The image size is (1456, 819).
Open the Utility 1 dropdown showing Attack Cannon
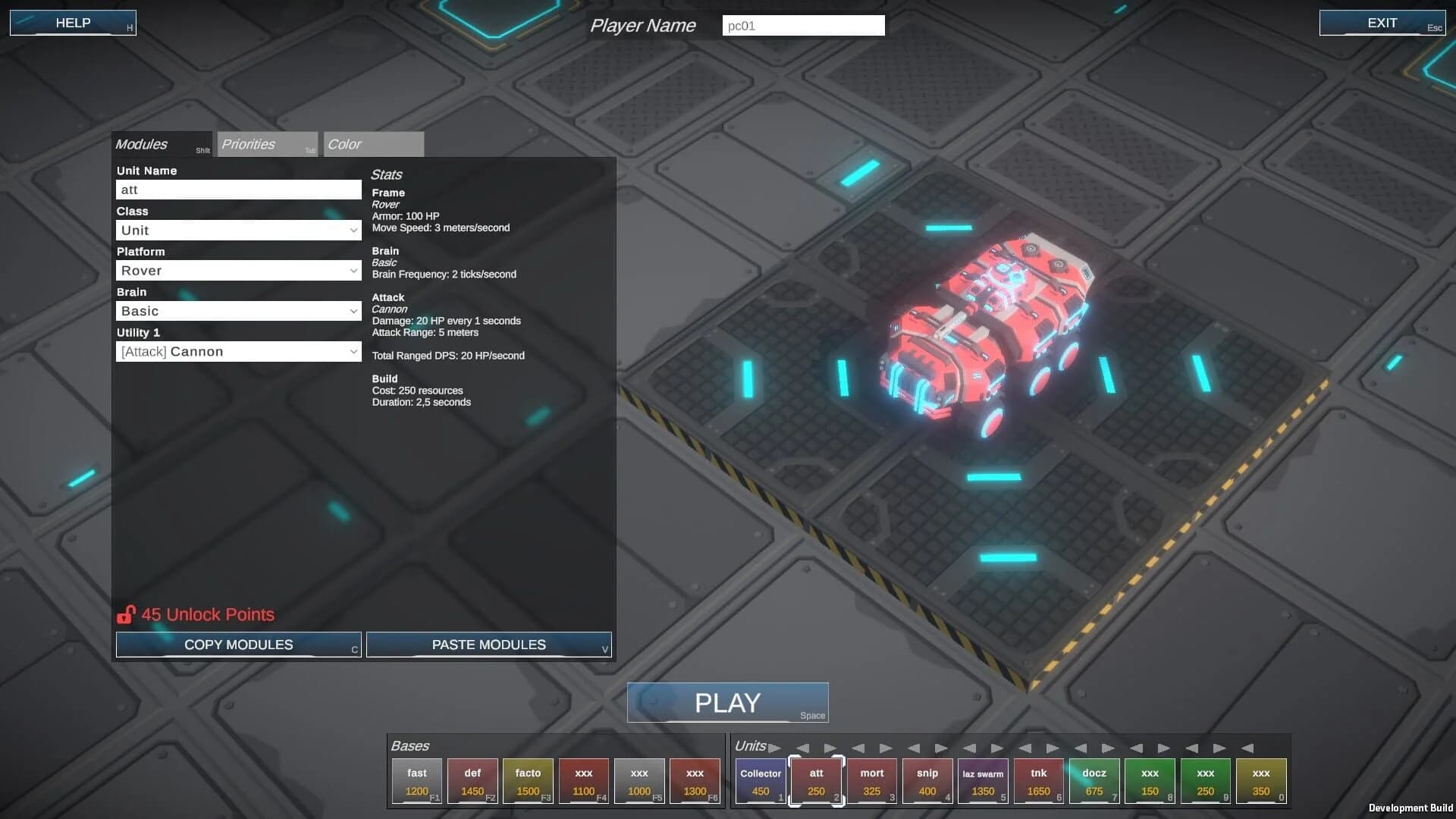click(237, 350)
